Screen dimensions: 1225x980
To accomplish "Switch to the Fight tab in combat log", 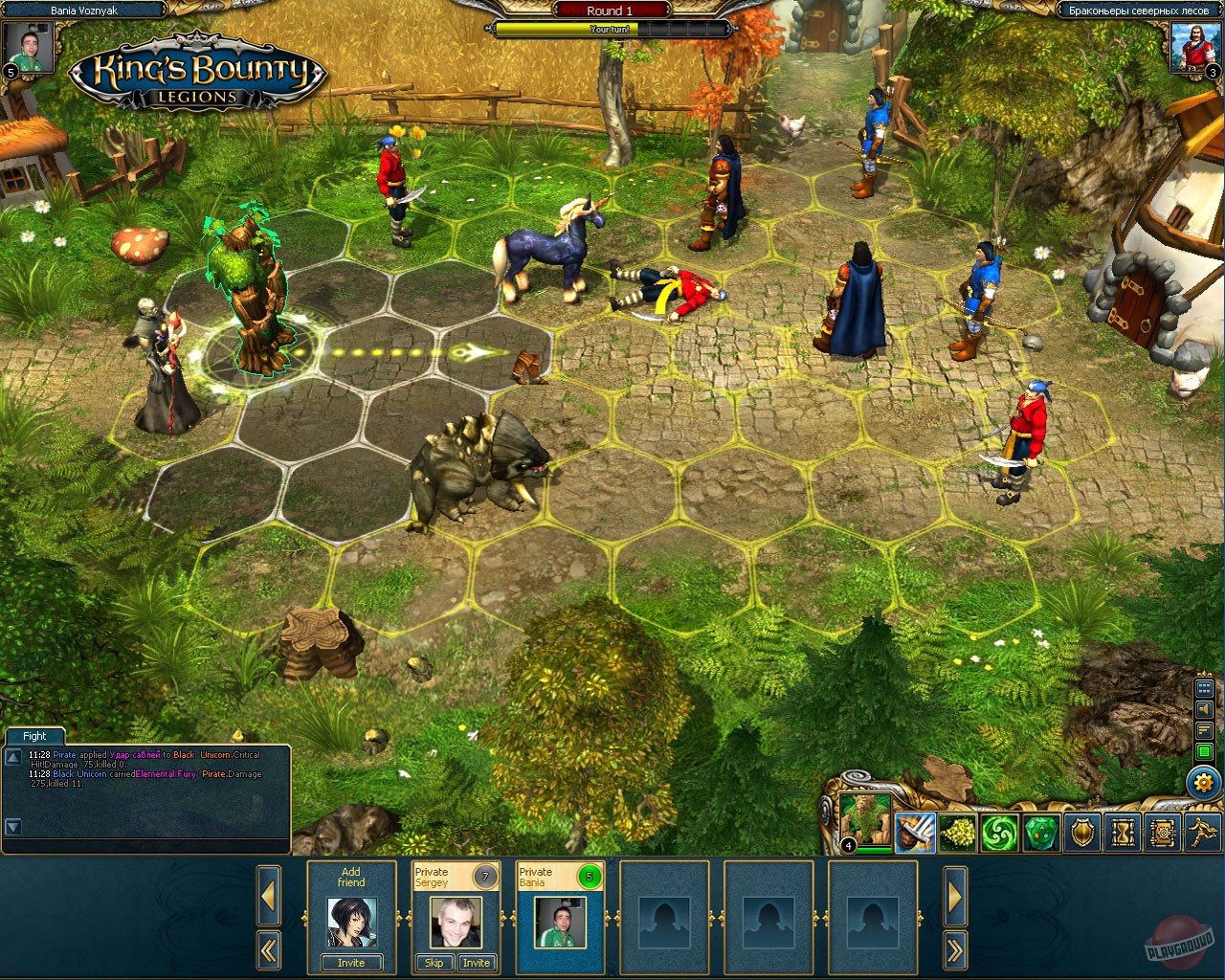I will [x=34, y=736].
